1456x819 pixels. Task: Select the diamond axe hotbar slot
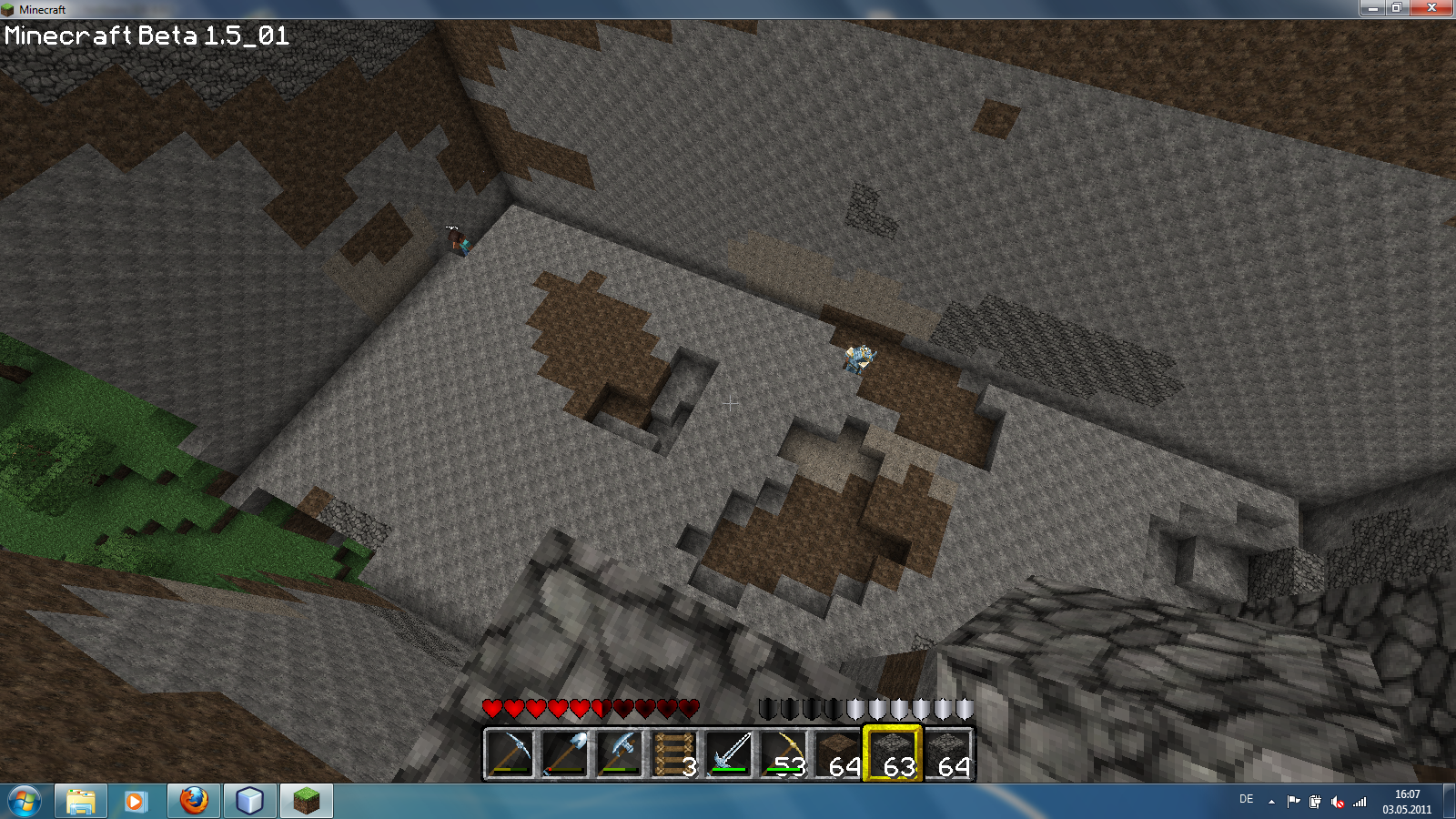(619, 753)
